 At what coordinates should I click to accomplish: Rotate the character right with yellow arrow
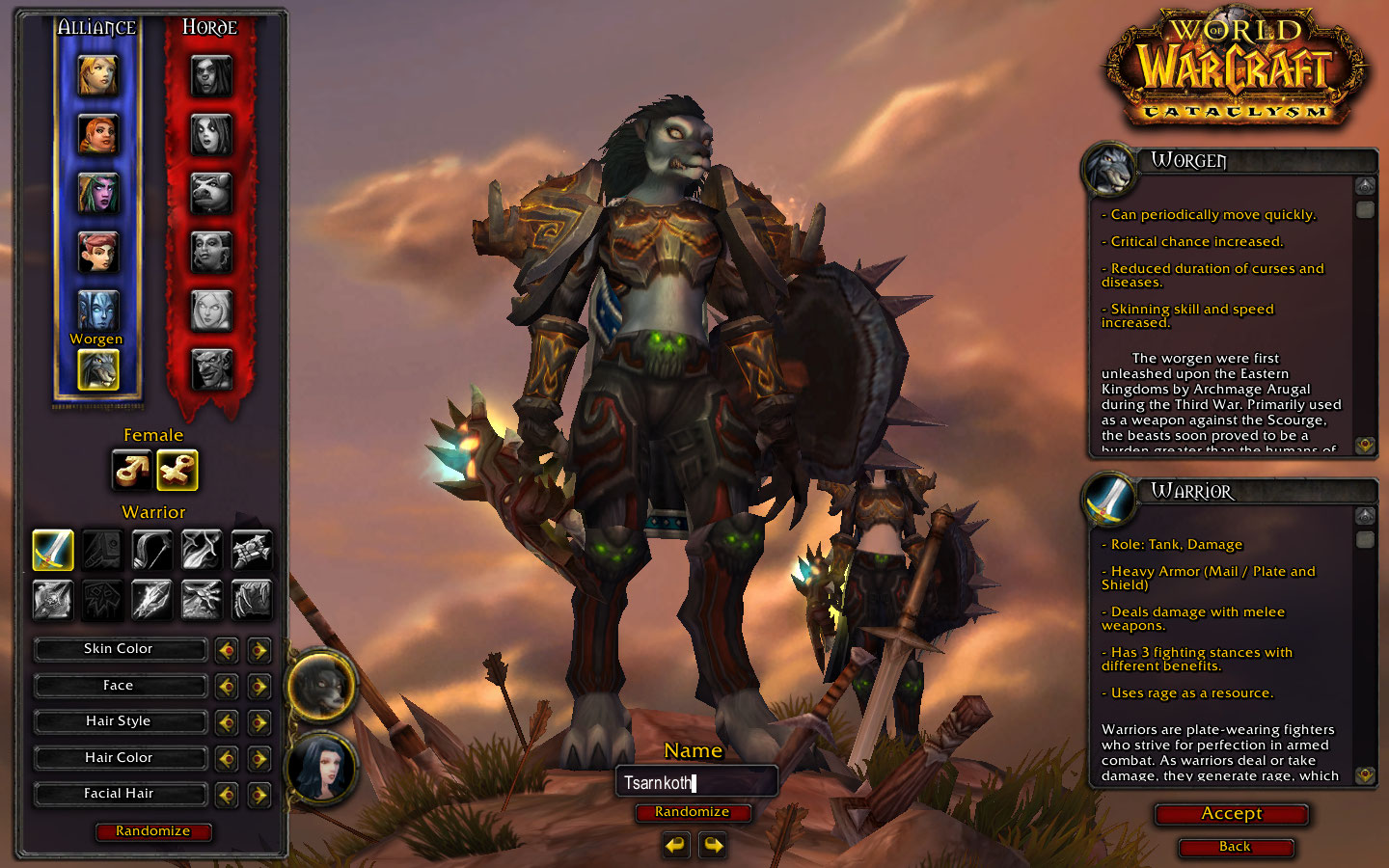(x=713, y=846)
